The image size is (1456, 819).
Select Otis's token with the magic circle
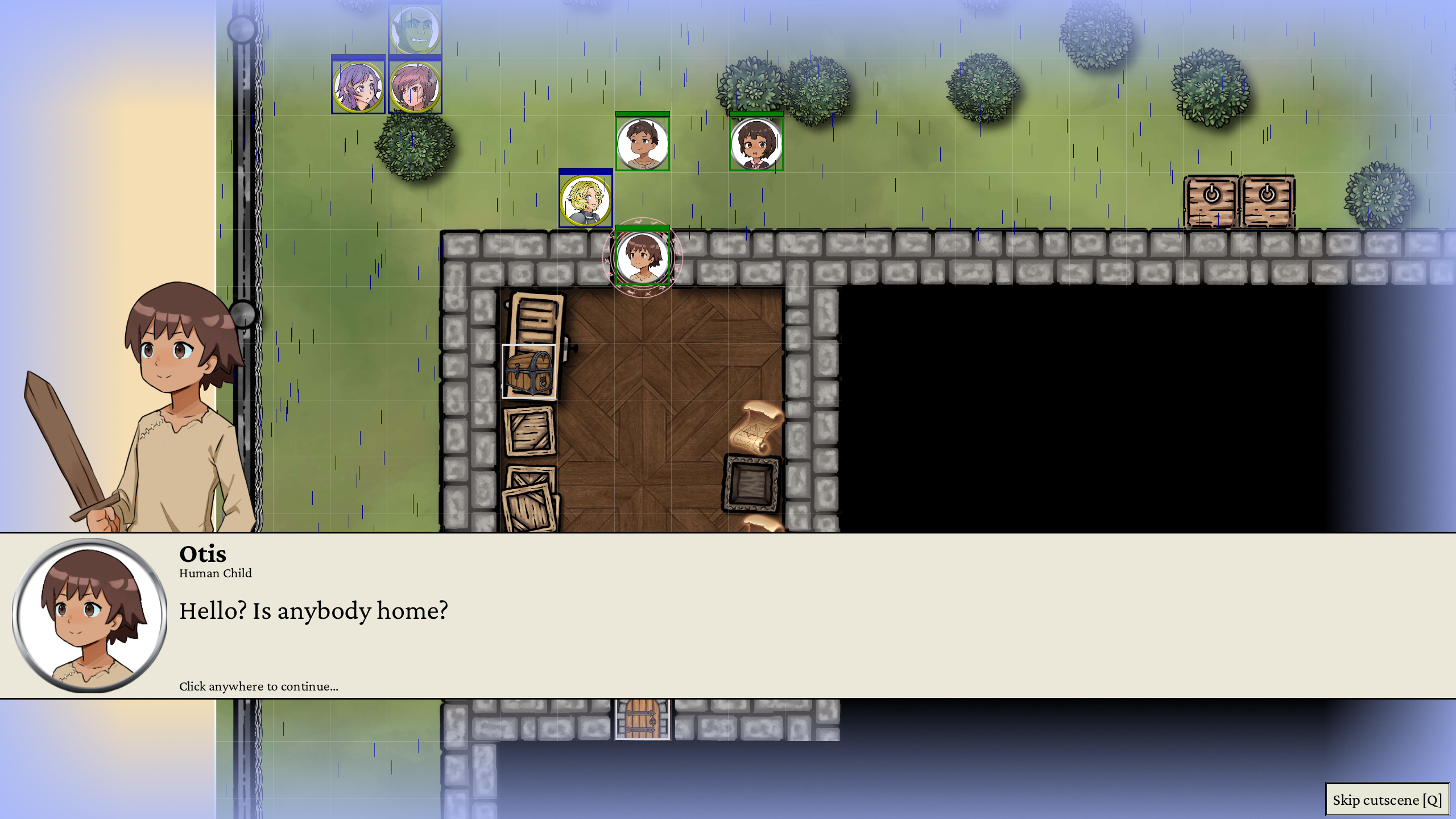point(642,257)
